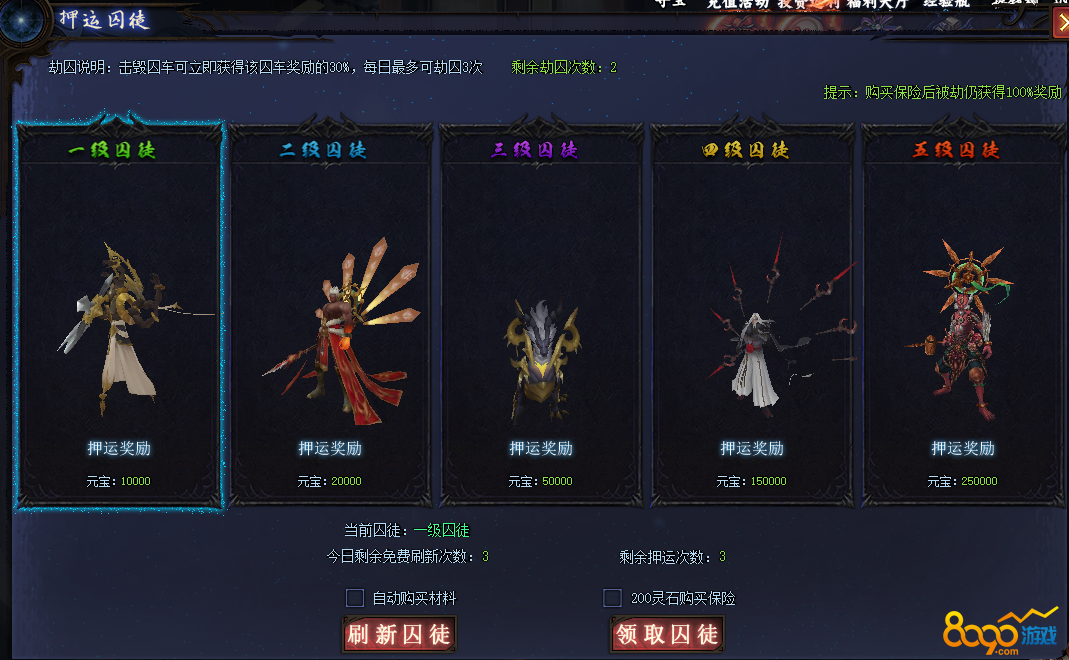Toggle the 自动购买材料 checkbox
The image size is (1069, 660).
pyautogui.click(x=355, y=598)
